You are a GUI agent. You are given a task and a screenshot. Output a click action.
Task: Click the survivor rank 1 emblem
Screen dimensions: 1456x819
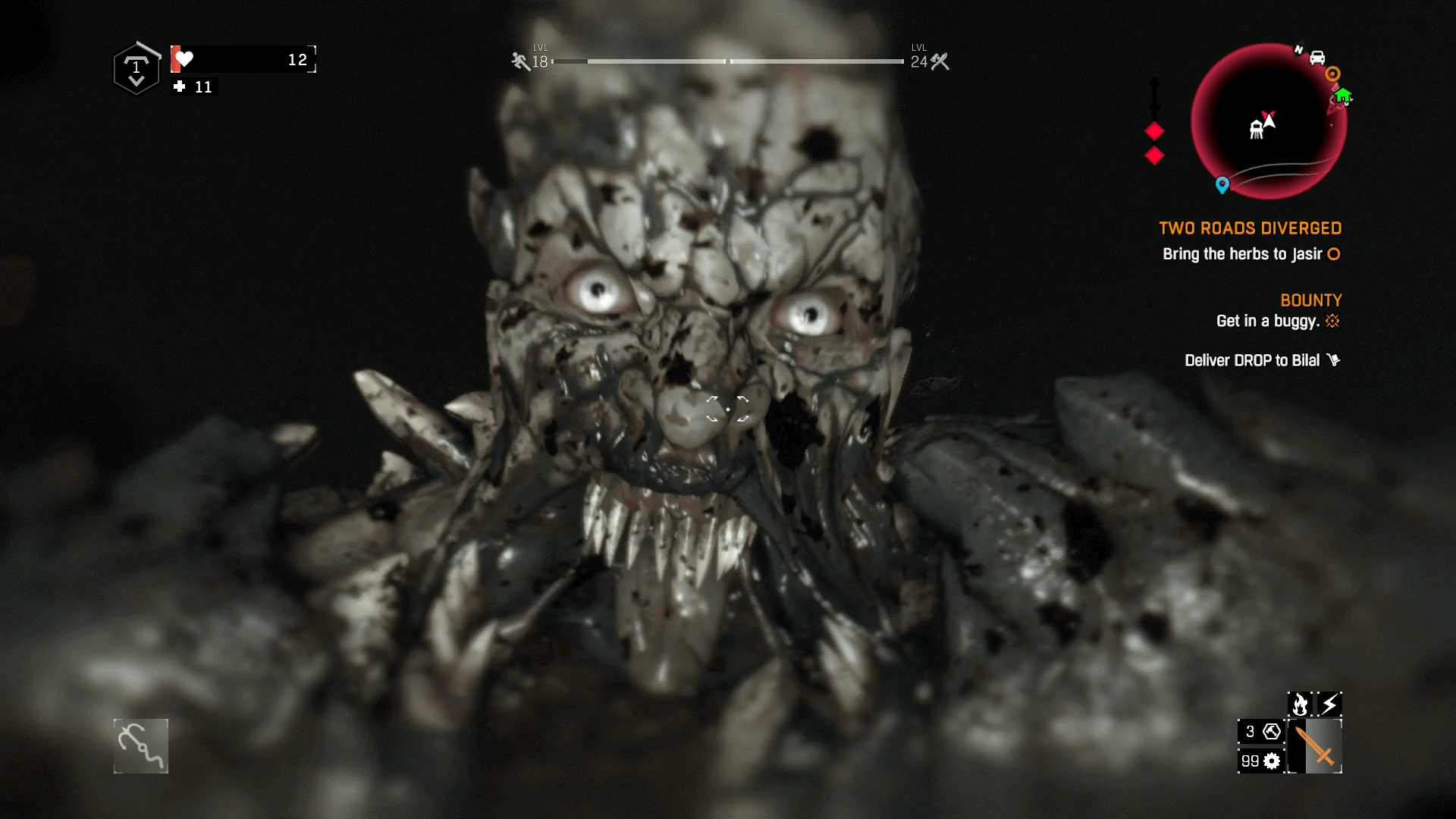136,68
